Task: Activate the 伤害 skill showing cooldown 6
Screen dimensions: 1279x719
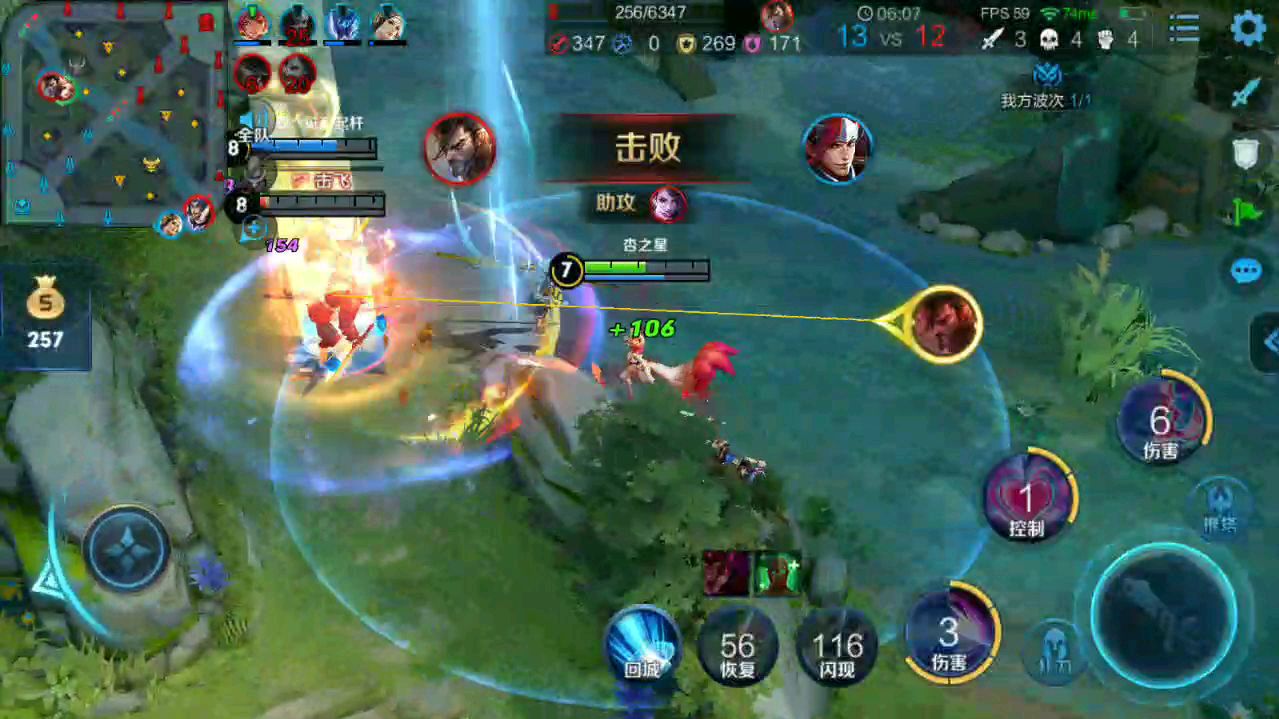Action: tap(1161, 424)
